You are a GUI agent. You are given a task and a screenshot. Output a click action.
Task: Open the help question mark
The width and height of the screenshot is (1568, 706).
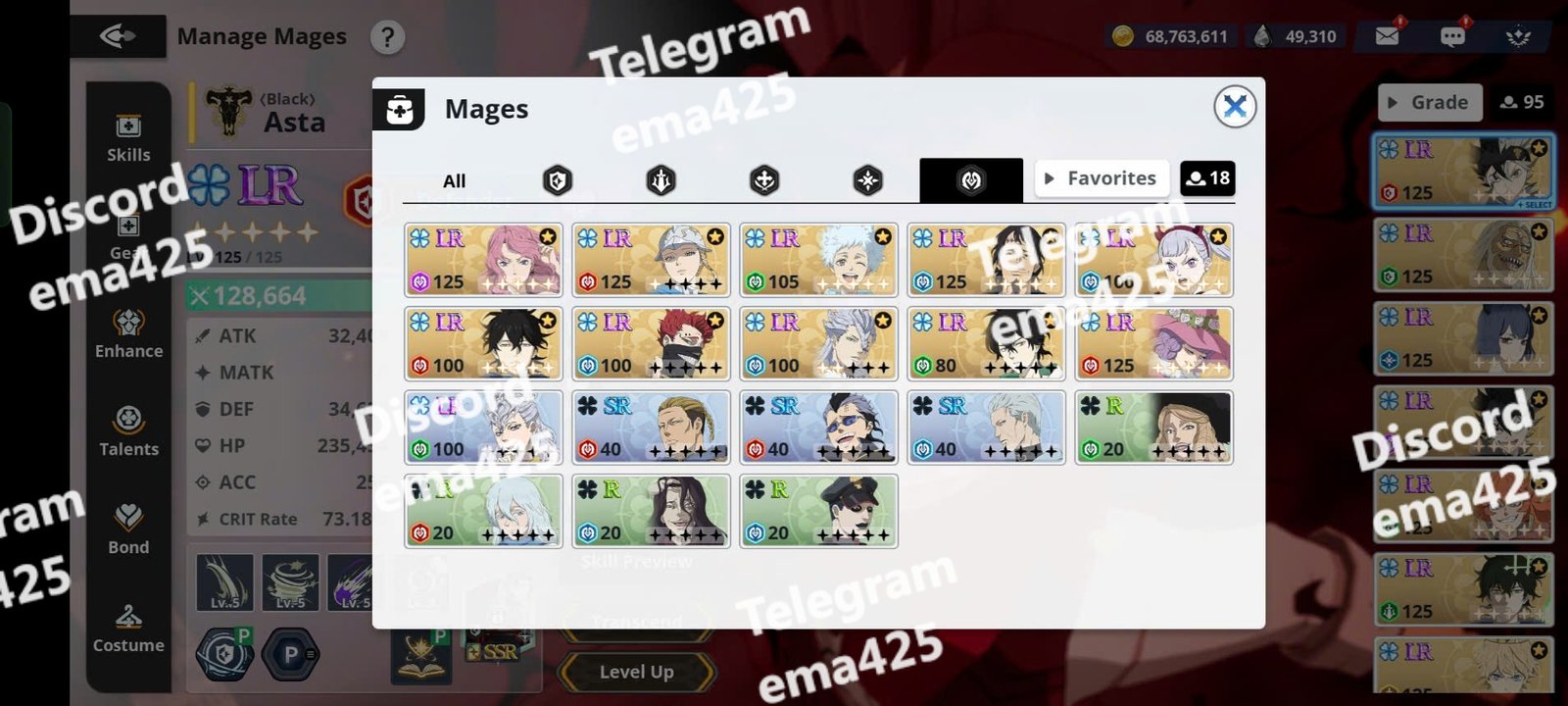click(388, 37)
